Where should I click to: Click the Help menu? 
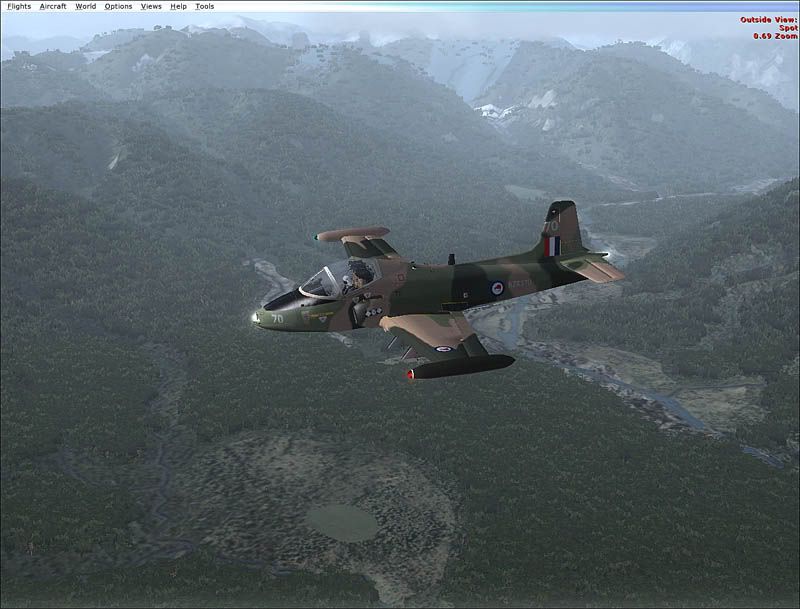tap(178, 6)
